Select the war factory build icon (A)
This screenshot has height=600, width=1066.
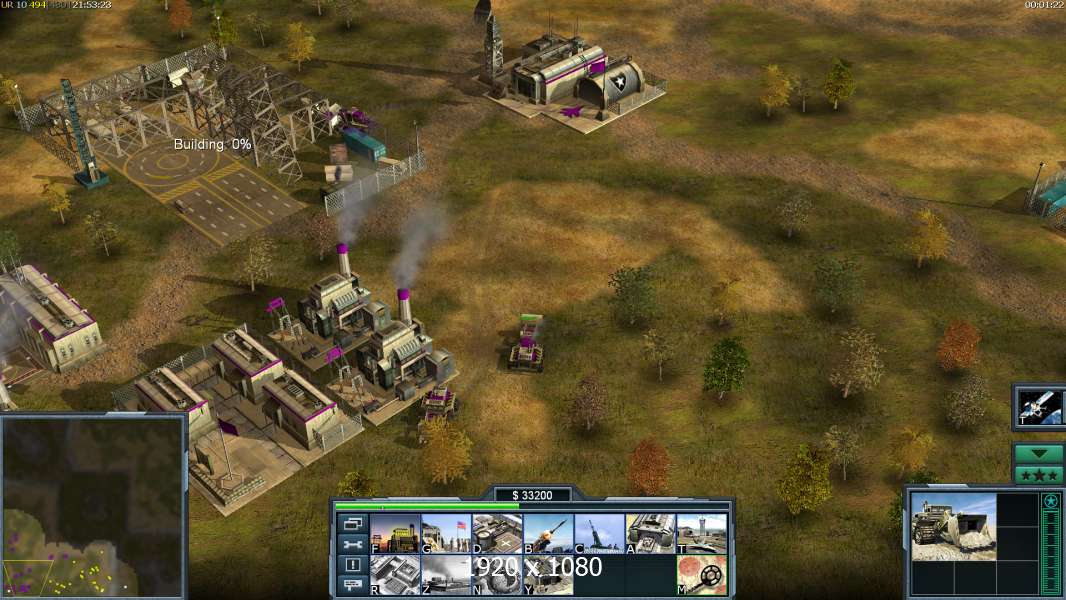point(650,534)
